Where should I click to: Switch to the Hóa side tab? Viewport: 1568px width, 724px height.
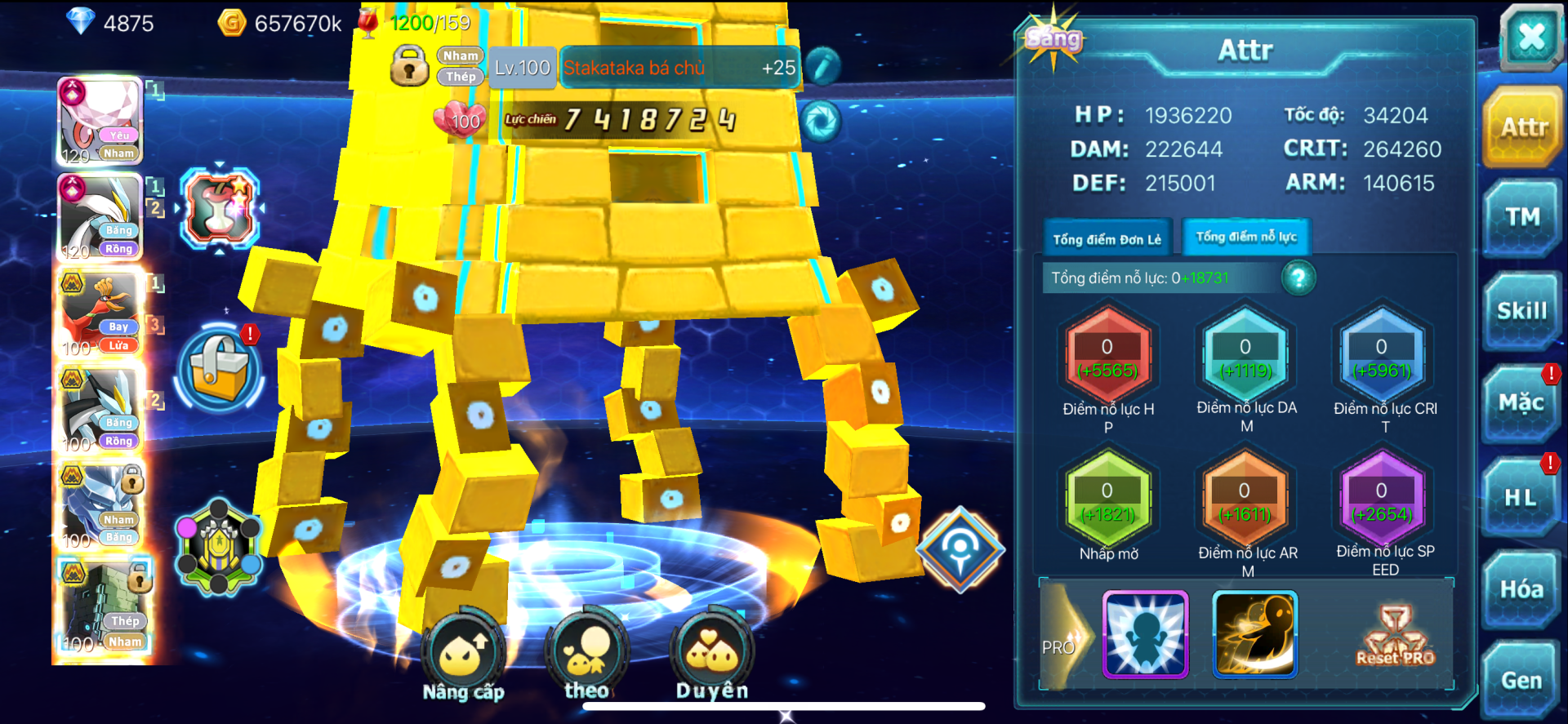click(x=1521, y=589)
